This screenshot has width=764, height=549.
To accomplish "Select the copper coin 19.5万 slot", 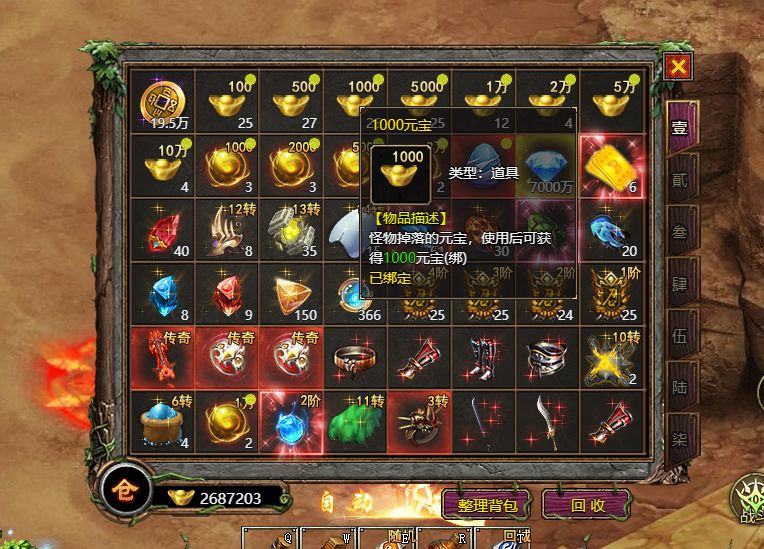I will coord(162,102).
